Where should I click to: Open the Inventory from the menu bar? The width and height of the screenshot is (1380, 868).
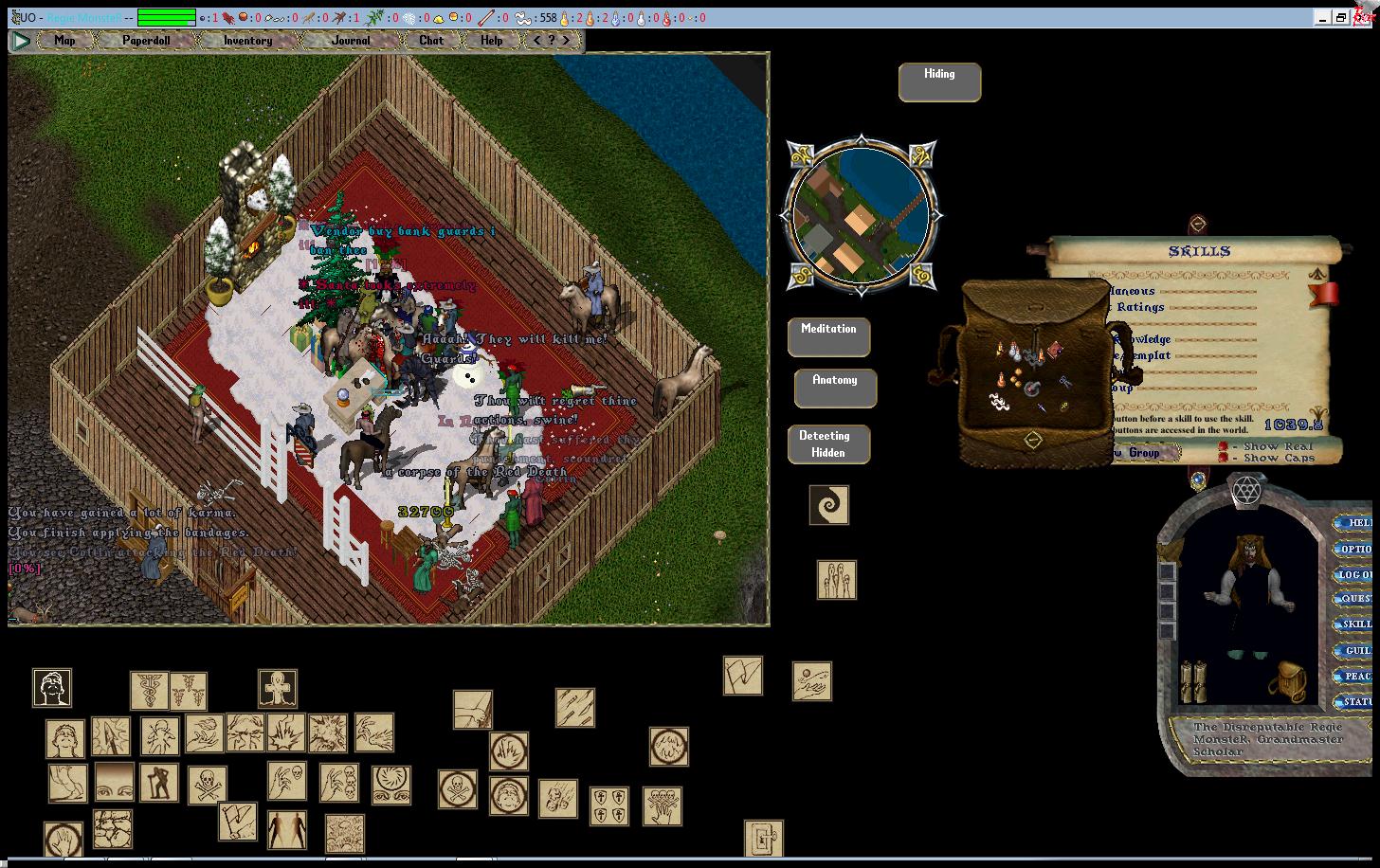247,41
